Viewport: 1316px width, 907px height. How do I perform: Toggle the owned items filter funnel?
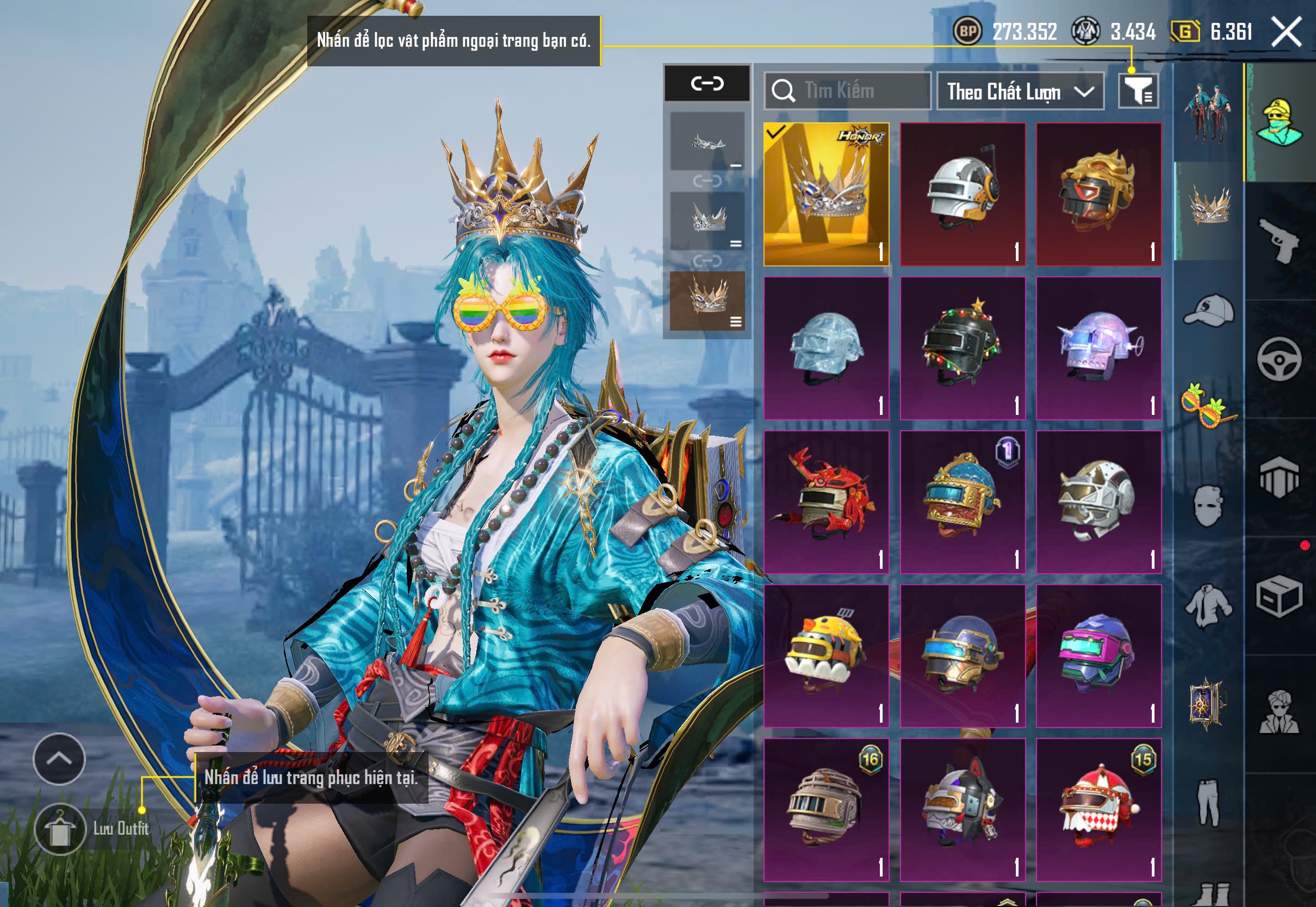pyautogui.click(x=1138, y=91)
